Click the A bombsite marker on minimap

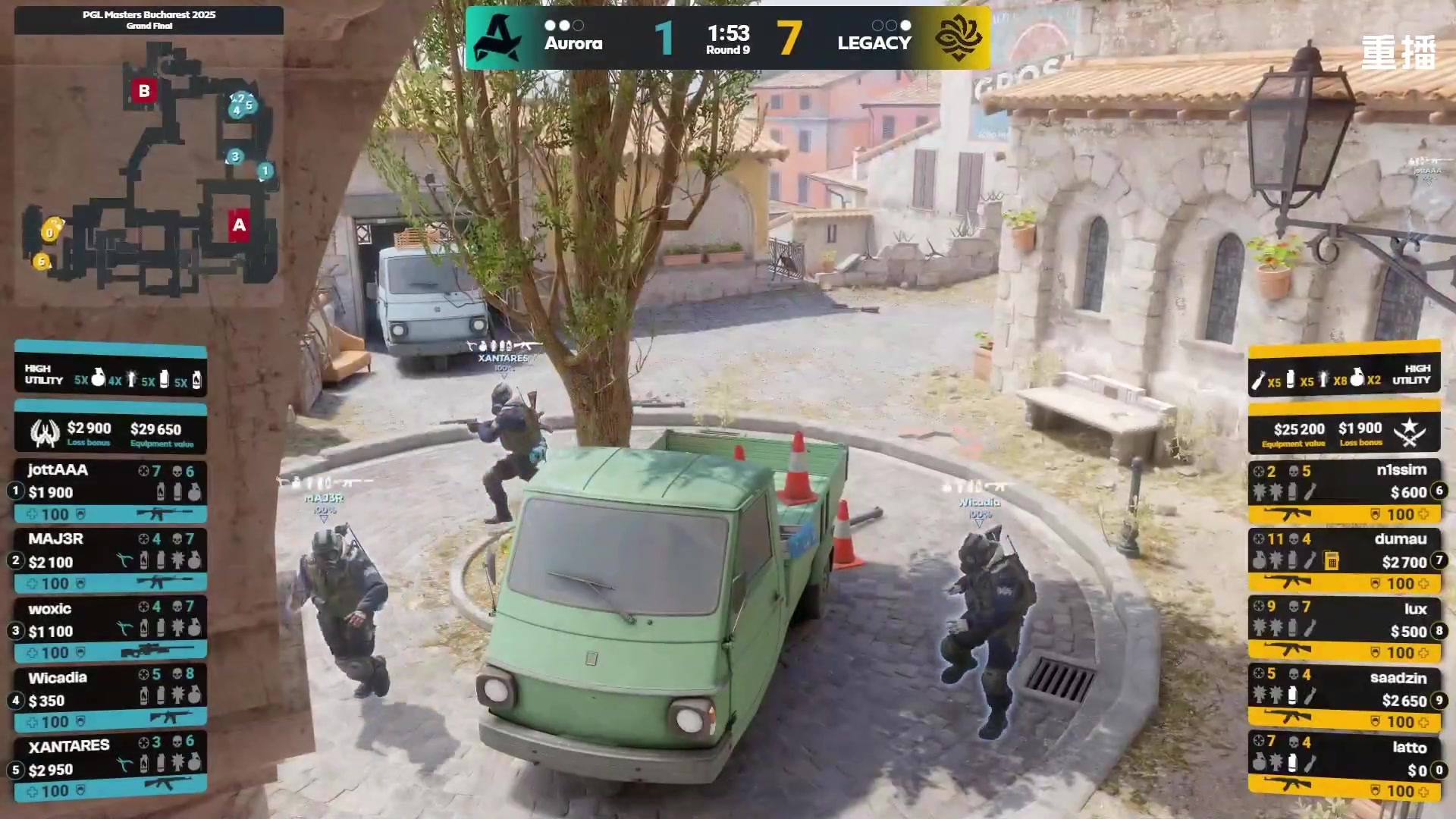tap(239, 225)
